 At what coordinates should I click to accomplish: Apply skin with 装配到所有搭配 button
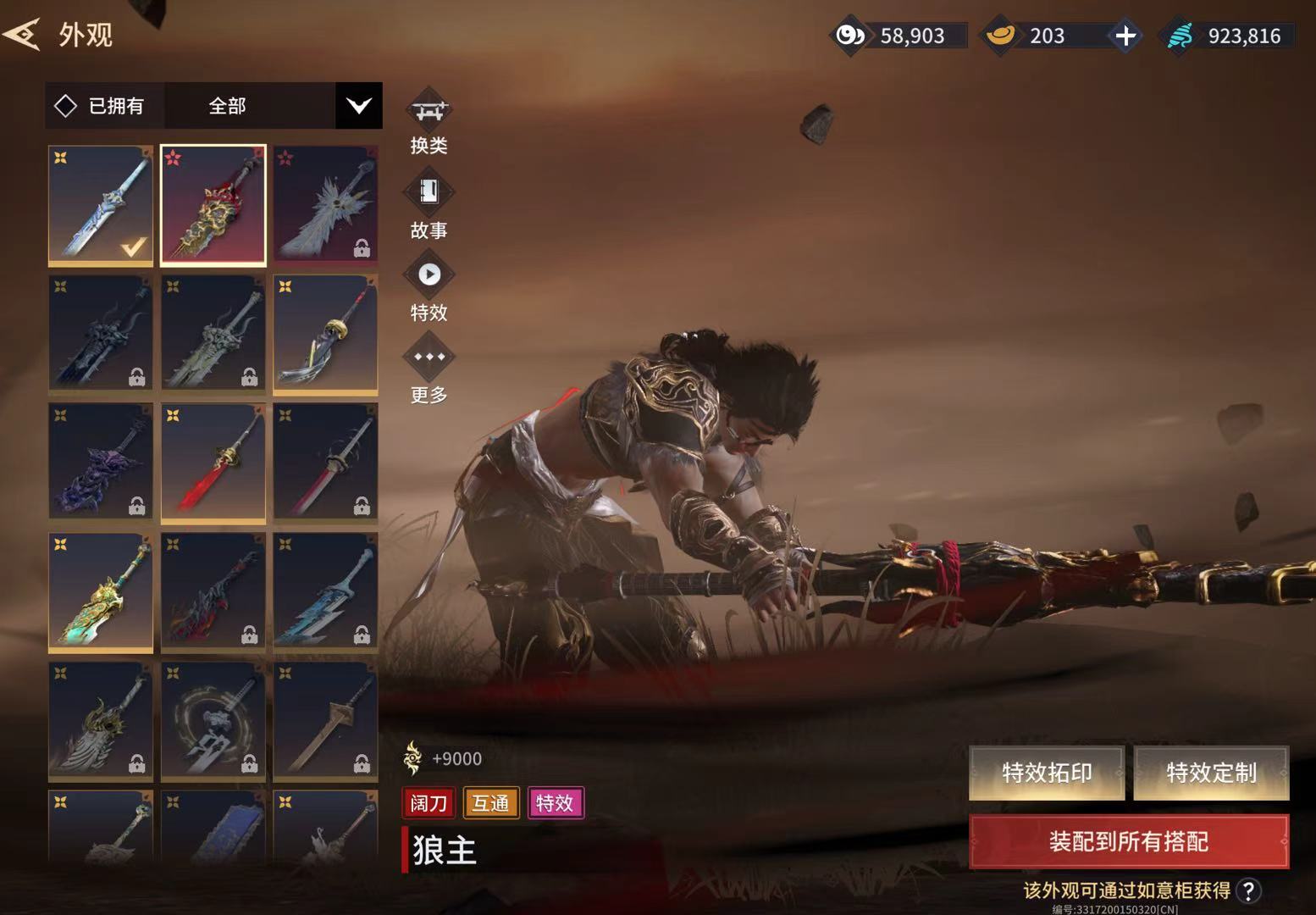coord(1128,841)
